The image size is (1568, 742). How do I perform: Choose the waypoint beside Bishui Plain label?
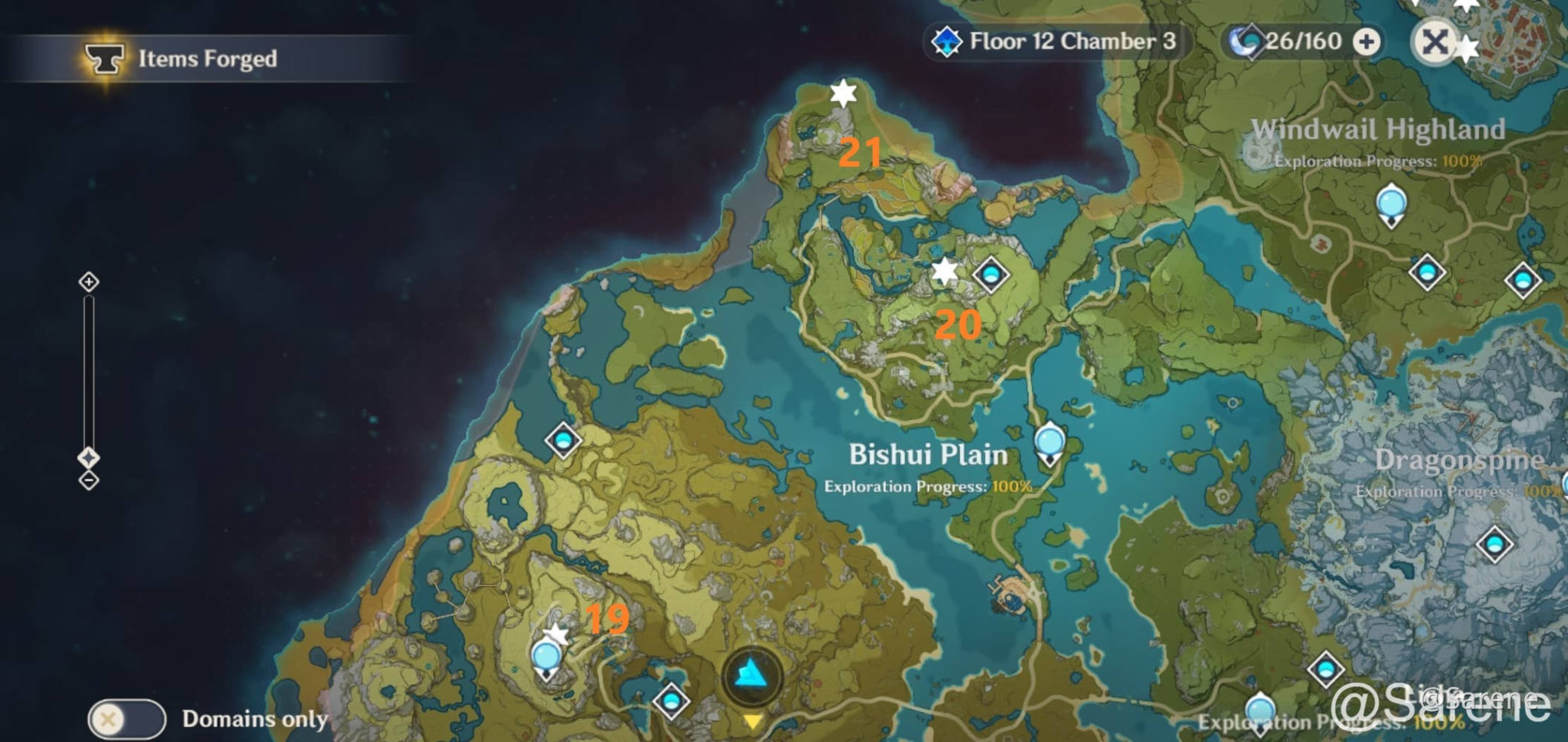point(1049,442)
